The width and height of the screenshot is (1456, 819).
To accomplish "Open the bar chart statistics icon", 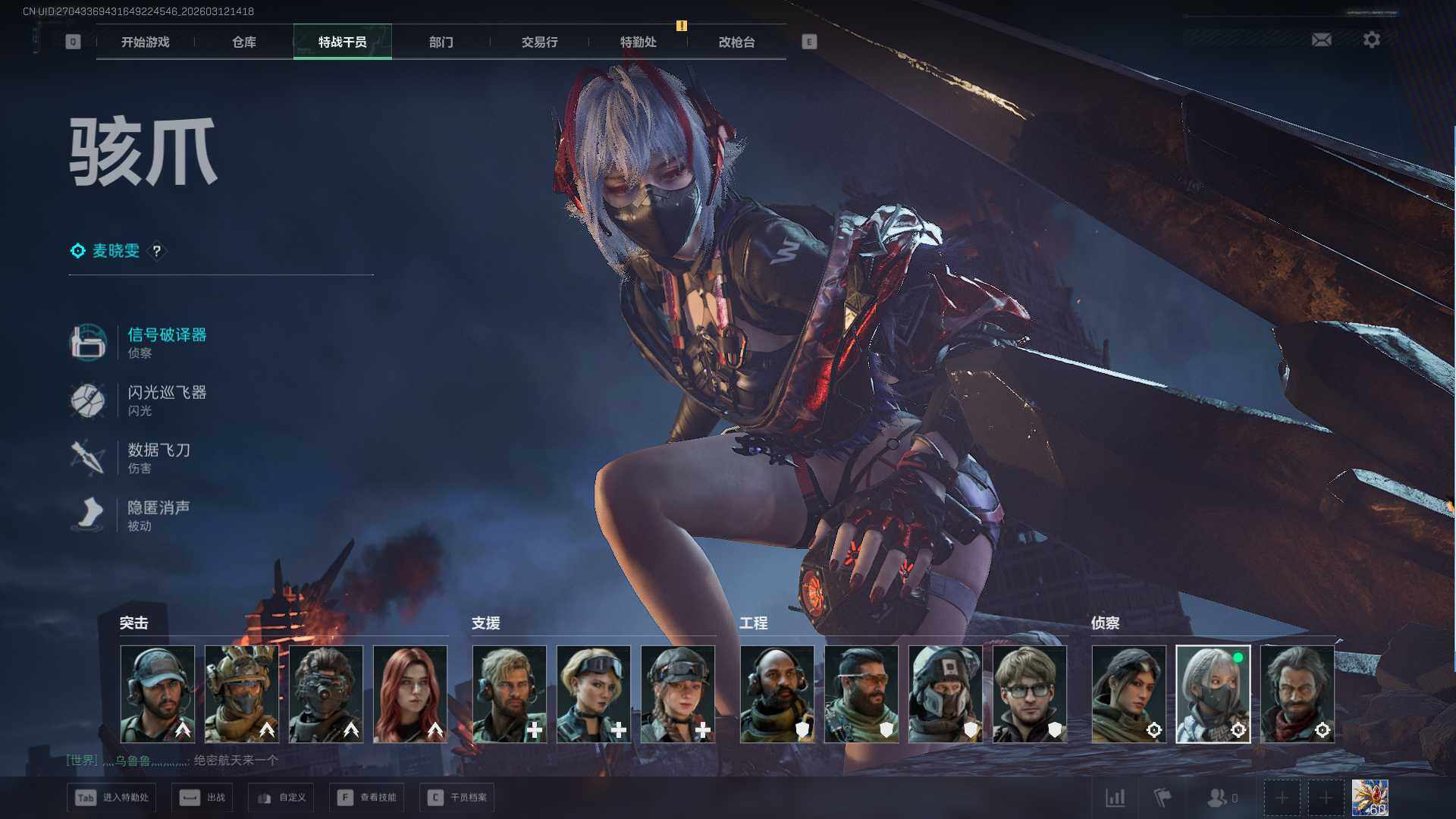I will pyautogui.click(x=1115, y=798).
